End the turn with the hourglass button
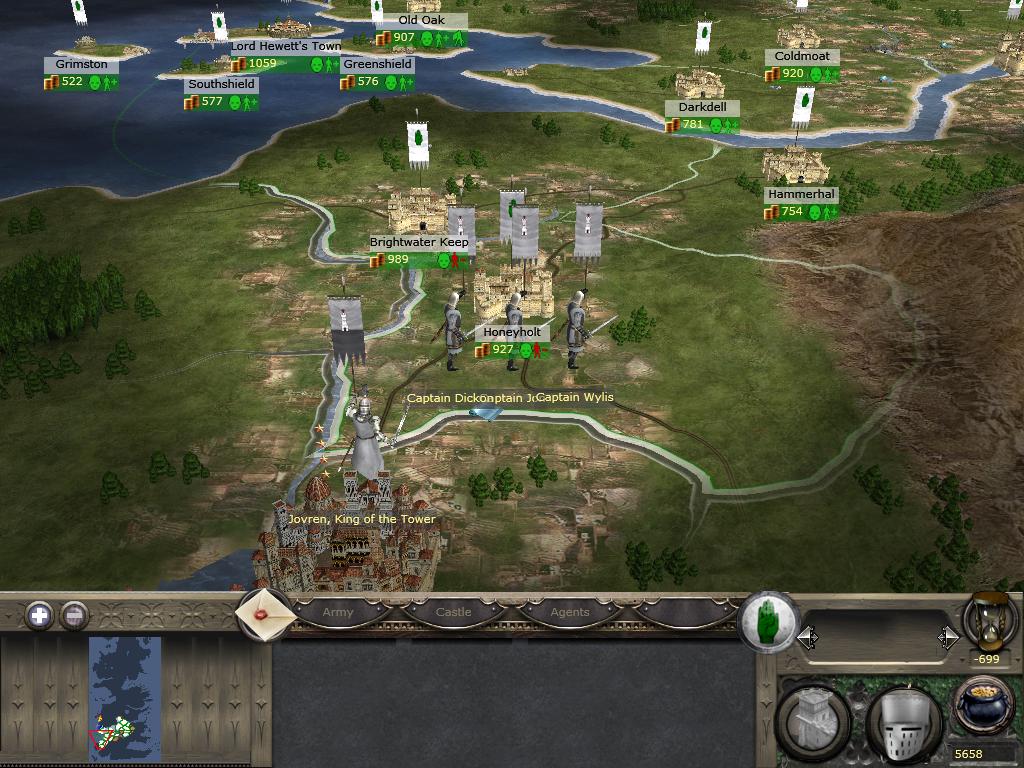 pos(989,620)
